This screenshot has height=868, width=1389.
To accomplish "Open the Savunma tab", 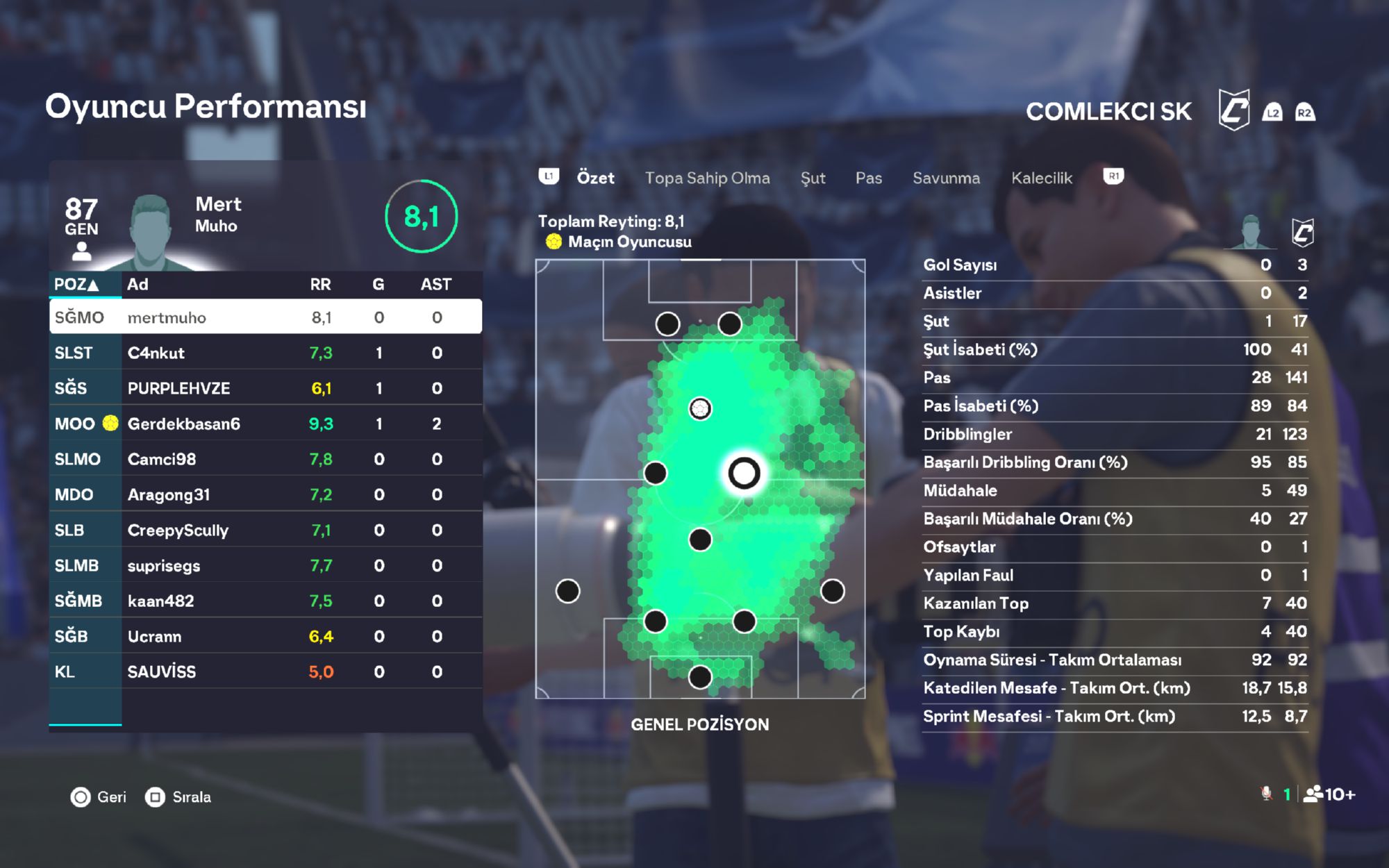I will (946, 178).
